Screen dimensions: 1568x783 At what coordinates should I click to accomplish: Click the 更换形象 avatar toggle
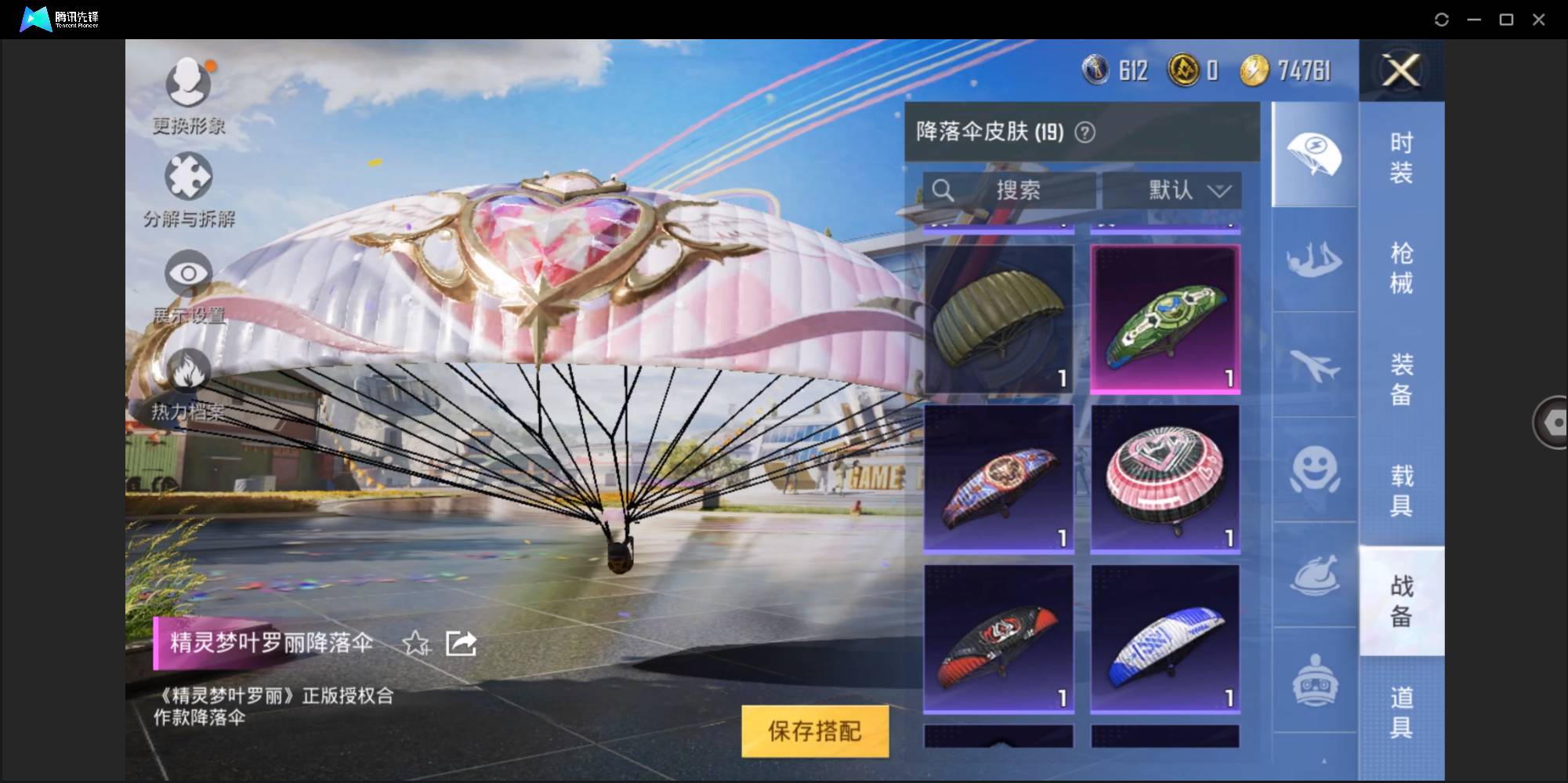point(186,81)
